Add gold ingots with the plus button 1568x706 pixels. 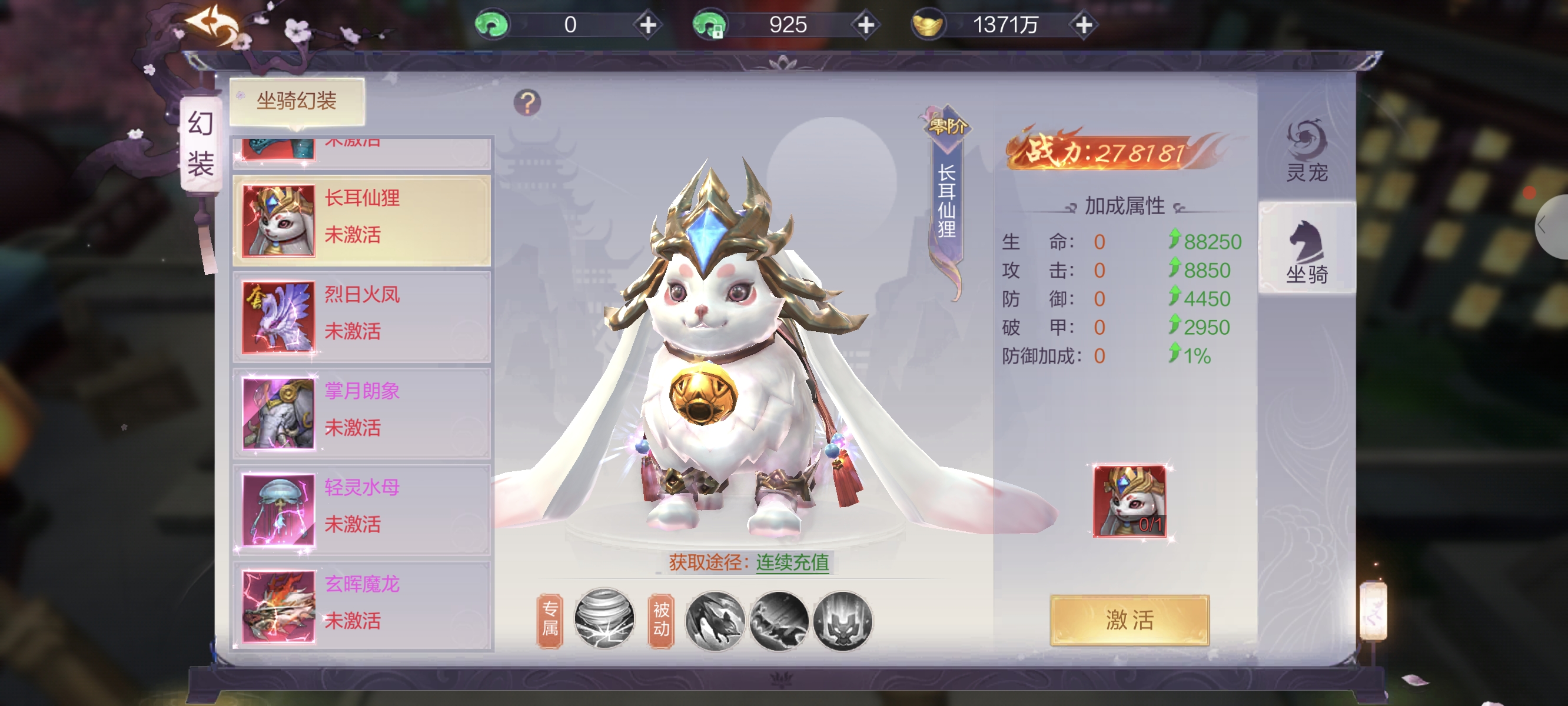click(1084, 25)
